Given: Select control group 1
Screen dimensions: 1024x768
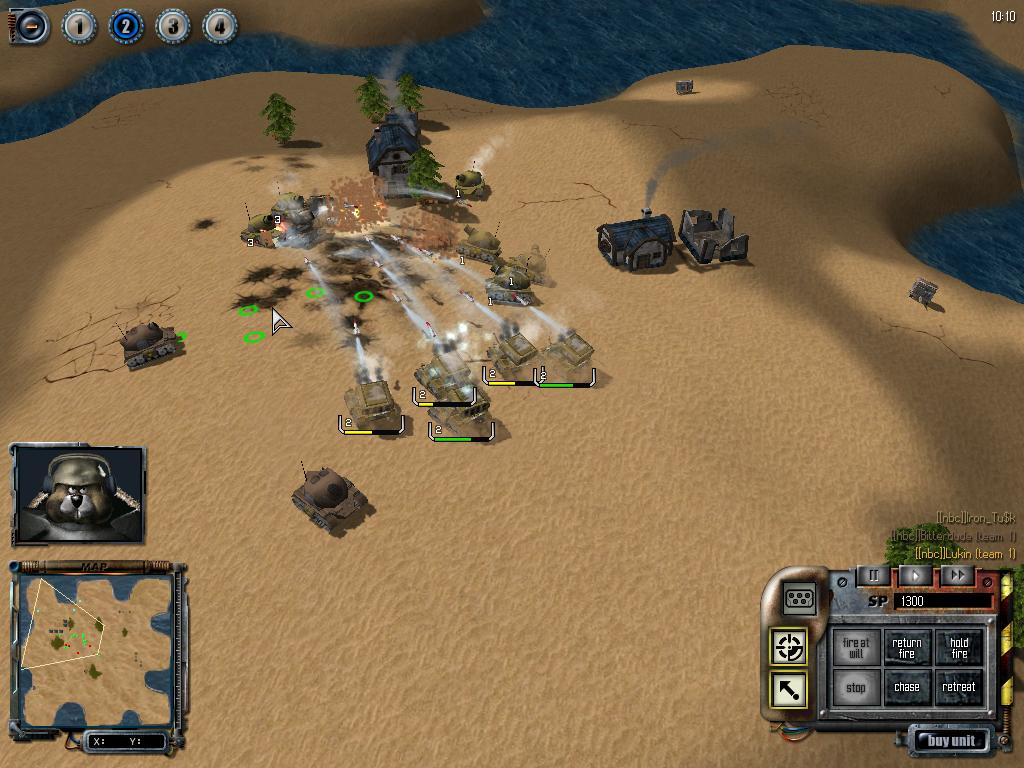Looking at the screenshot, I should (78, 26).
